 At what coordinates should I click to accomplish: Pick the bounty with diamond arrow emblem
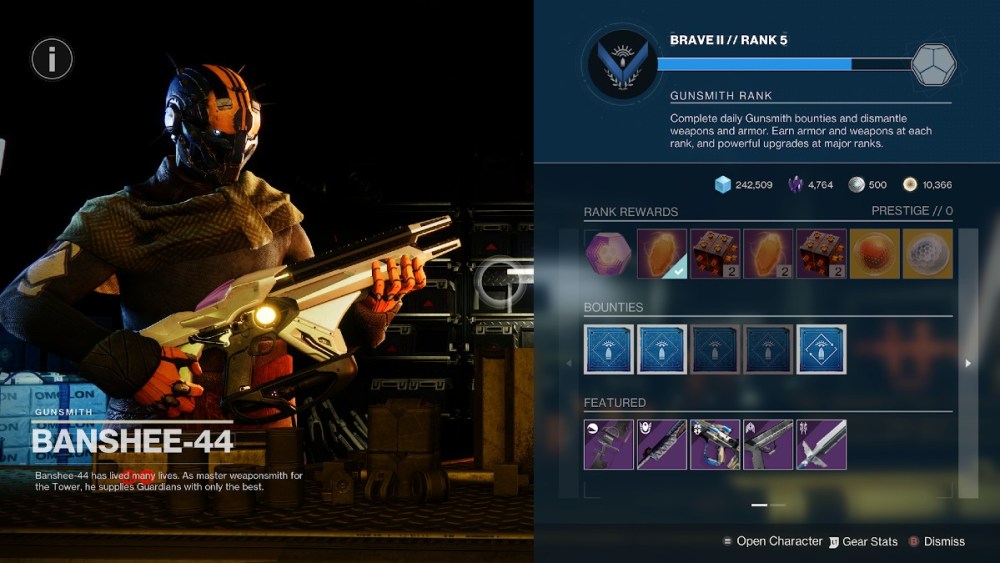click(821, 349)
